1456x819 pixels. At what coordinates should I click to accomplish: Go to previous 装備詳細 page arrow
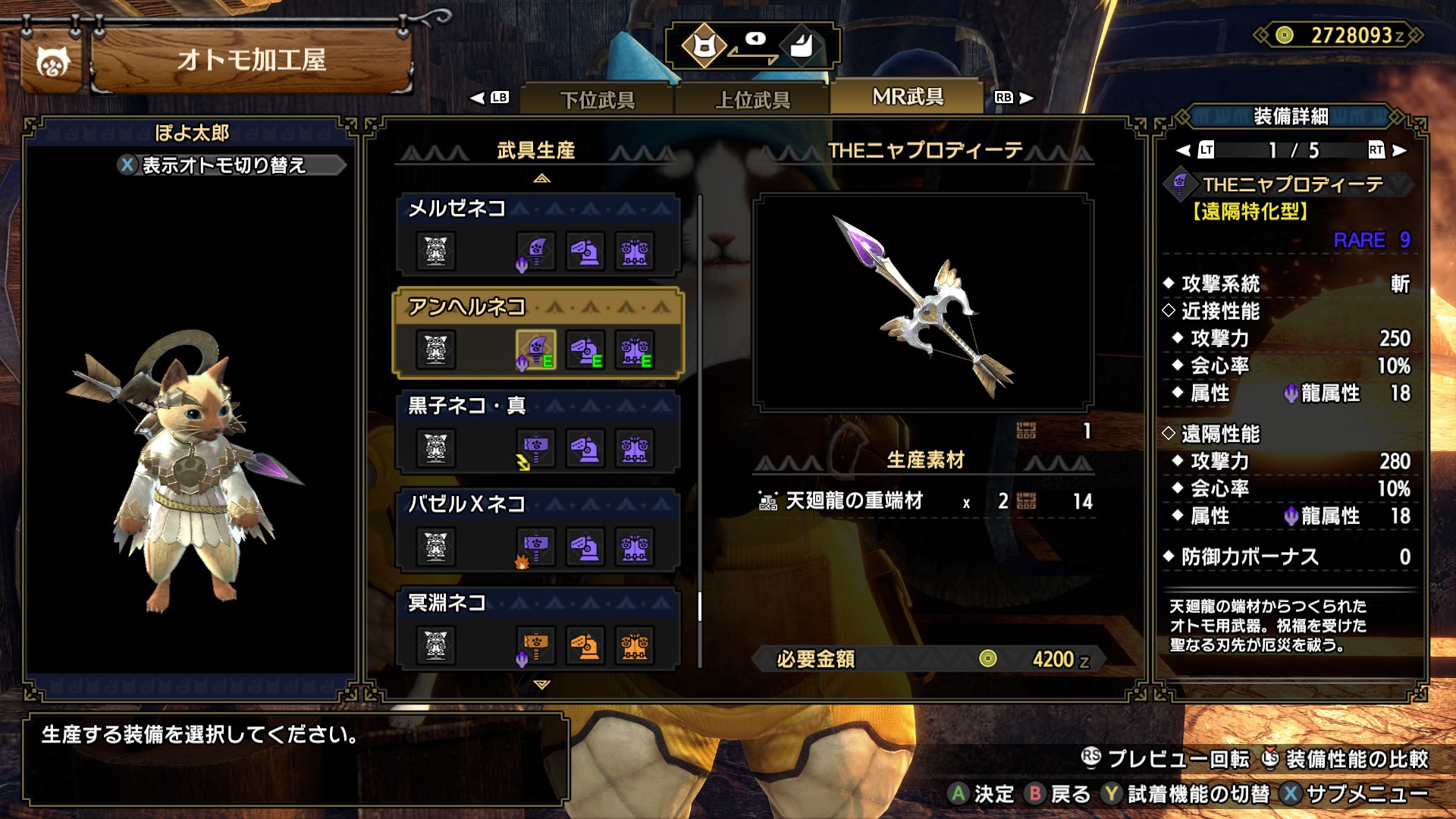pos(1184,150)
